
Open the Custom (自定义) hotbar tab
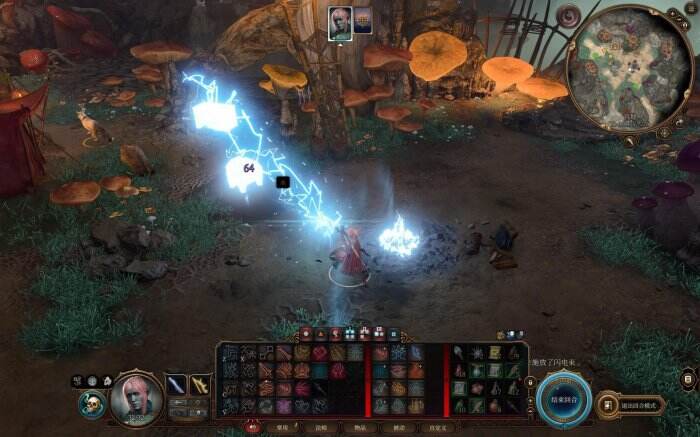(438, 426)
